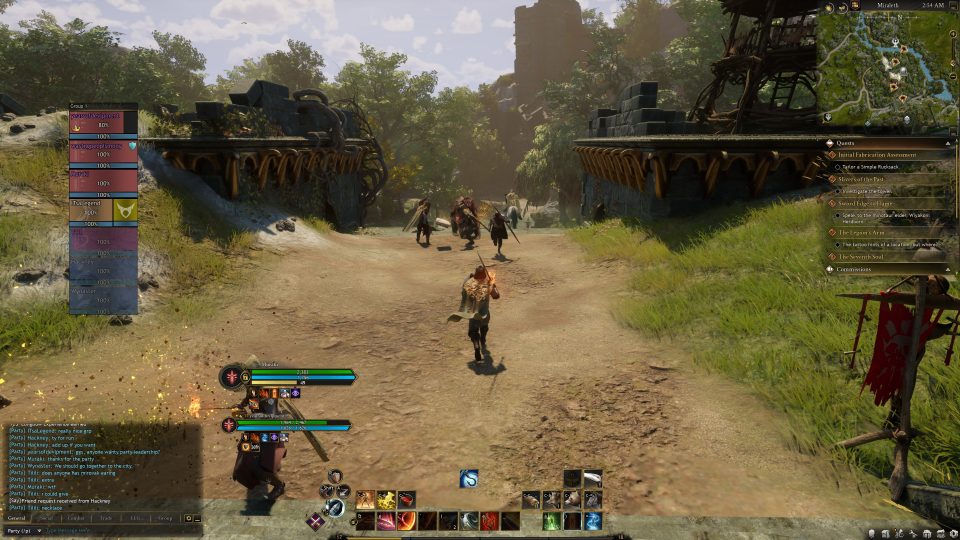Screen dimensions: 960x540
Task: Minimize the chat window
Action: coord(198,519)
